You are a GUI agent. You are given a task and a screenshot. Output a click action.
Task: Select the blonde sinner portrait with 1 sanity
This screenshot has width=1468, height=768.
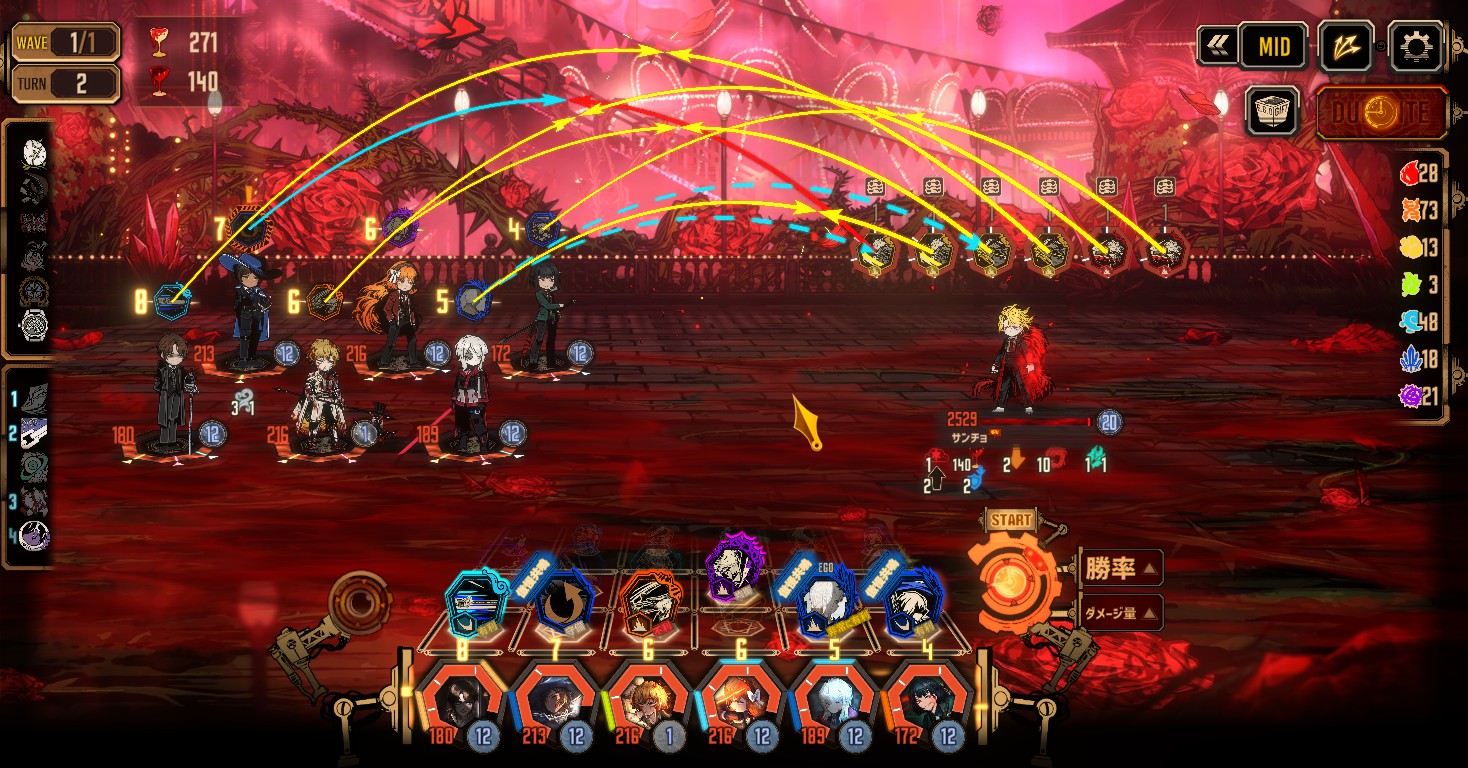650,701
